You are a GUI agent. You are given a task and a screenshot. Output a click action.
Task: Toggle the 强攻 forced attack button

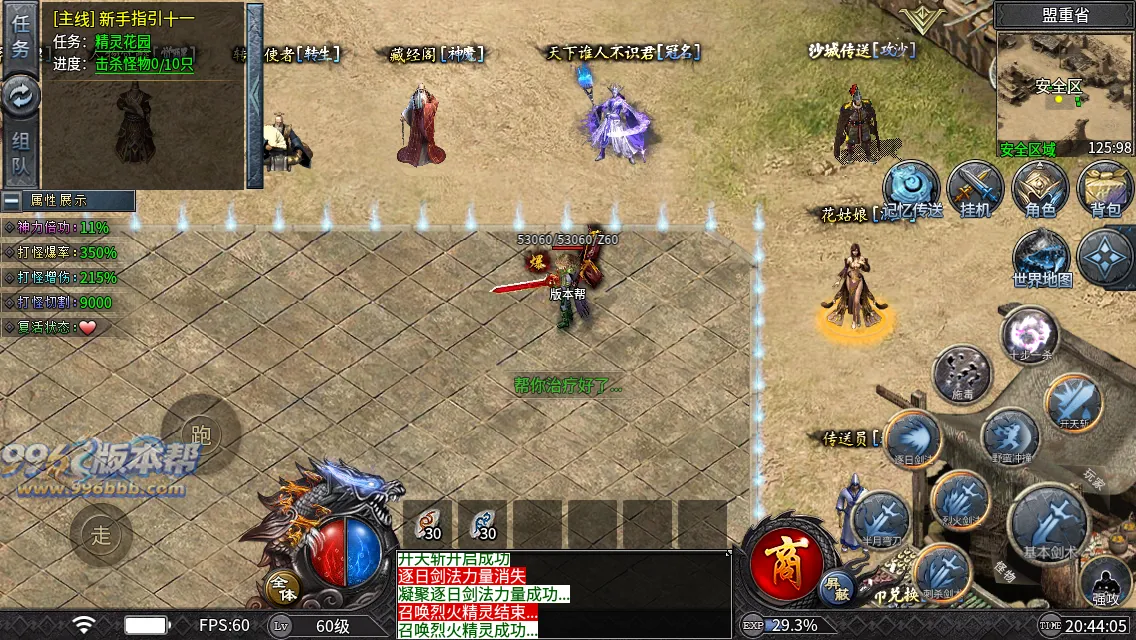(1106, 582)
